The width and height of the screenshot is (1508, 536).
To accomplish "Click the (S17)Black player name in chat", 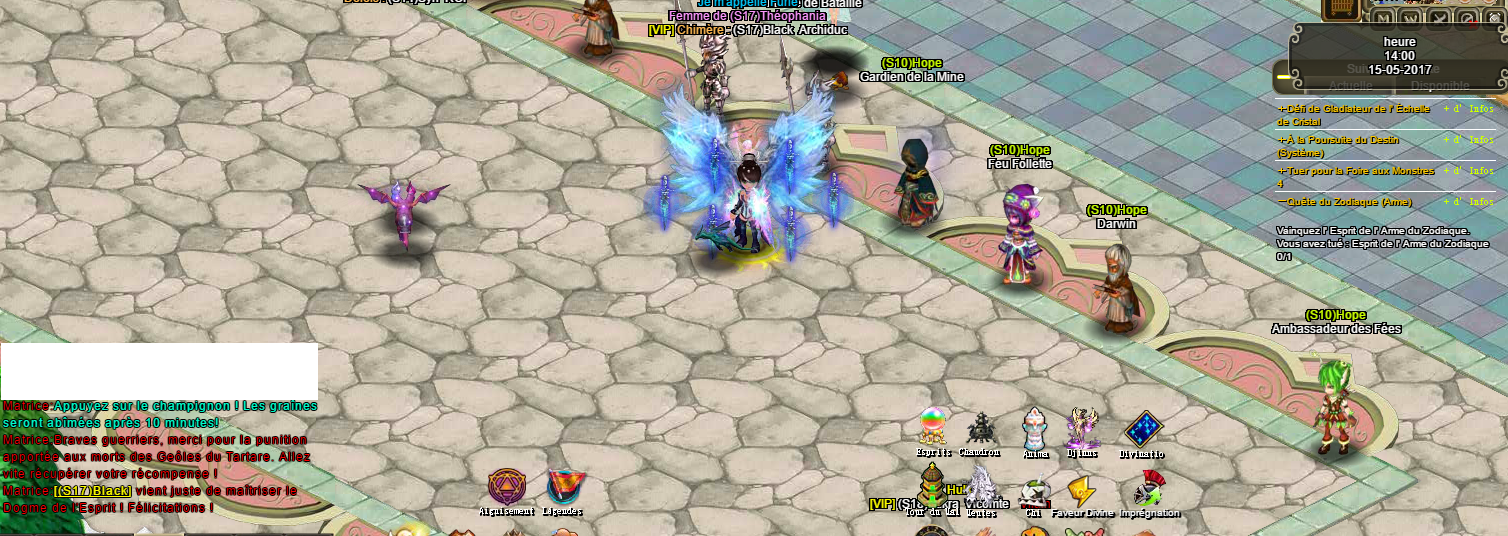I will pos(93,491).
